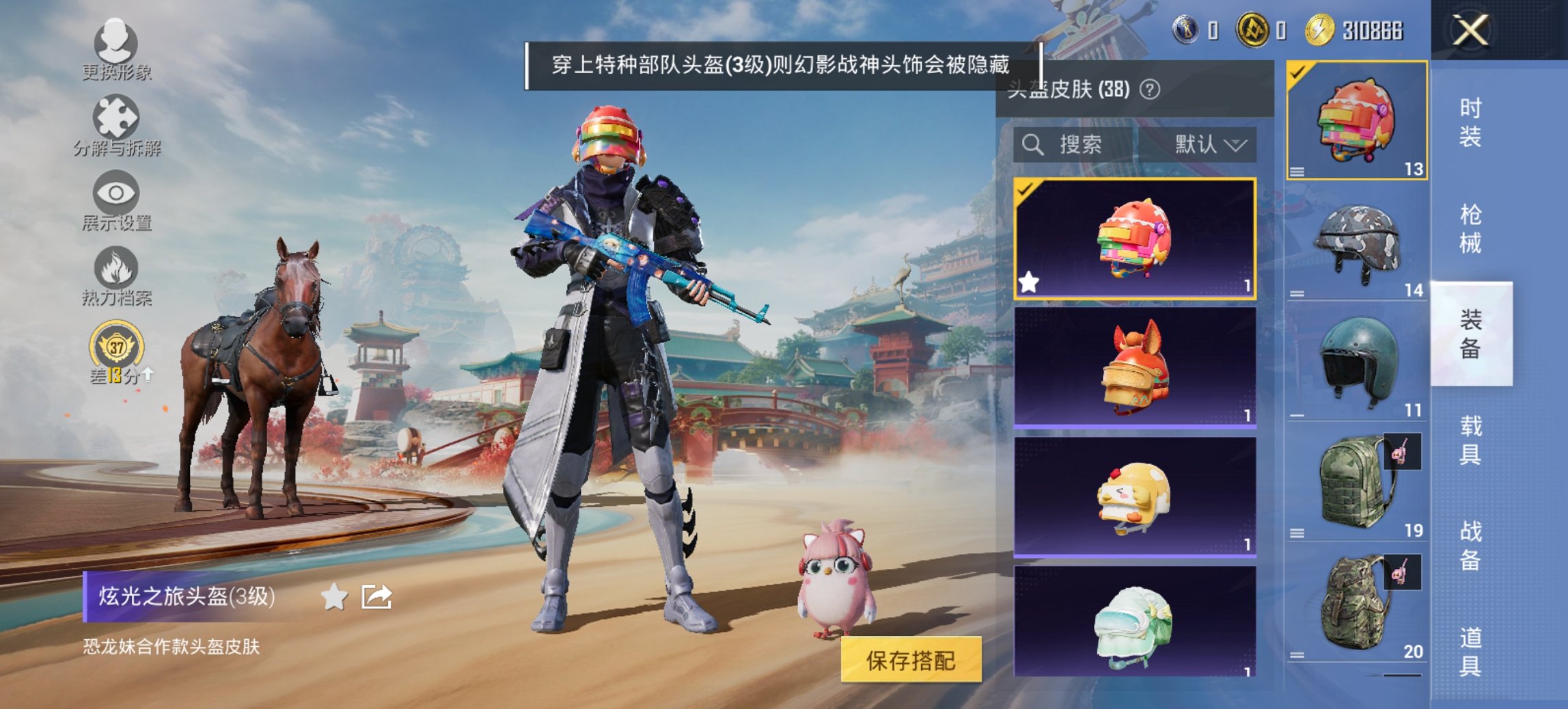Open the 默认 sorting dropdown
The image size is (1568, 709).
pyautogui.click(x=1209, y=146)
